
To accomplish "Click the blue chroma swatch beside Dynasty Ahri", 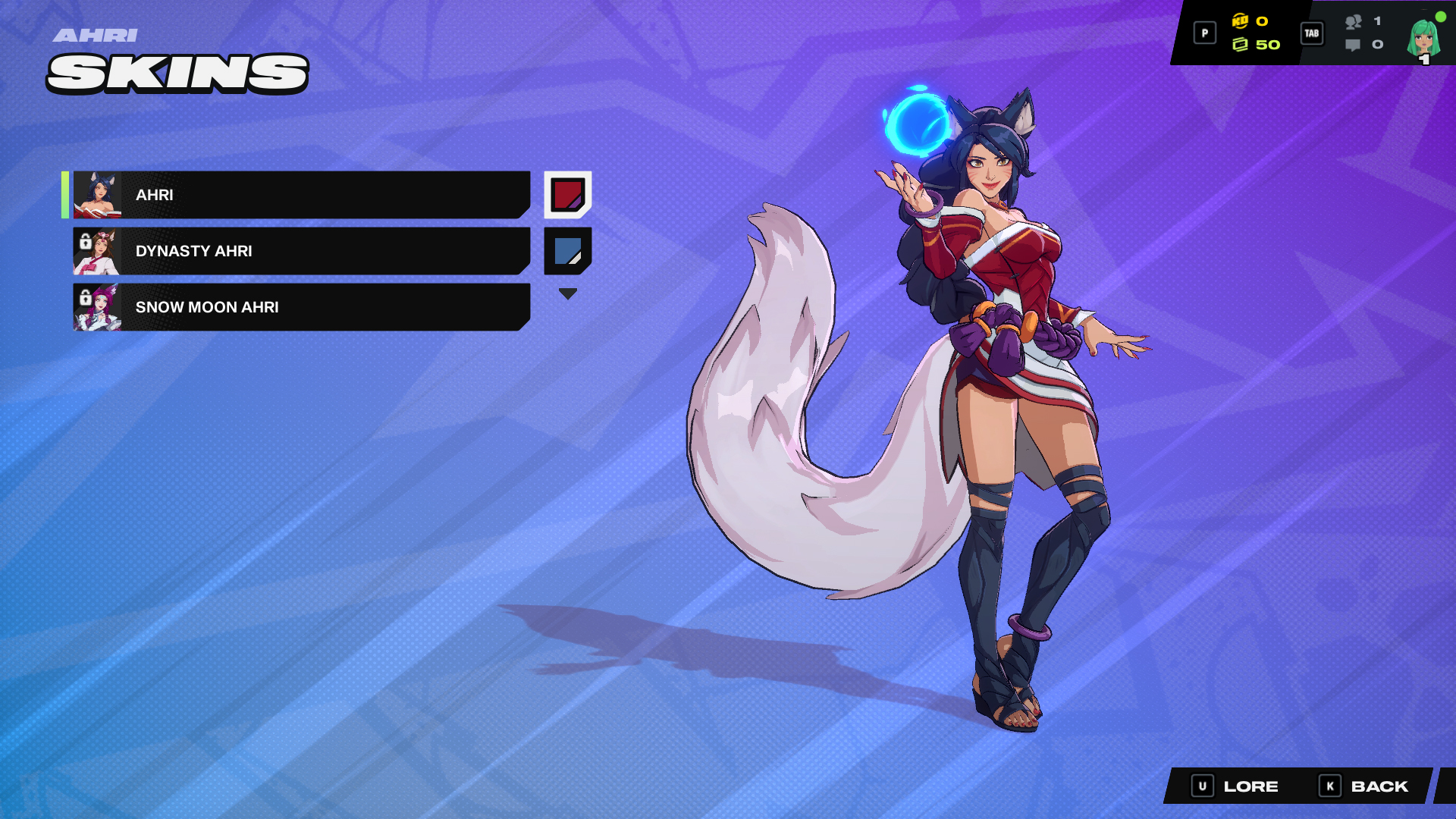I will 567,250.
